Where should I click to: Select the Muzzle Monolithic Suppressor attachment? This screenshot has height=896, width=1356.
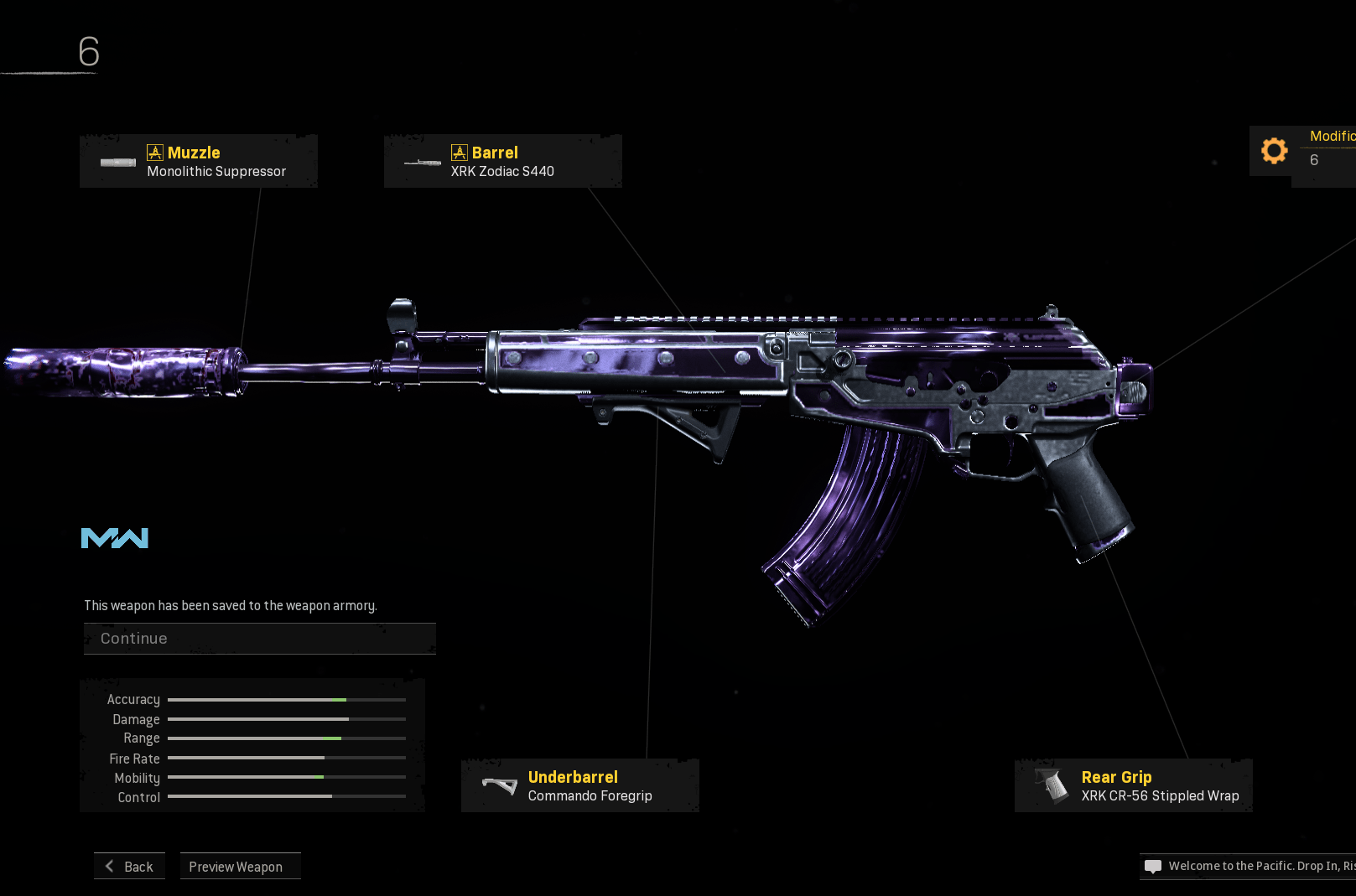(199, 162)
